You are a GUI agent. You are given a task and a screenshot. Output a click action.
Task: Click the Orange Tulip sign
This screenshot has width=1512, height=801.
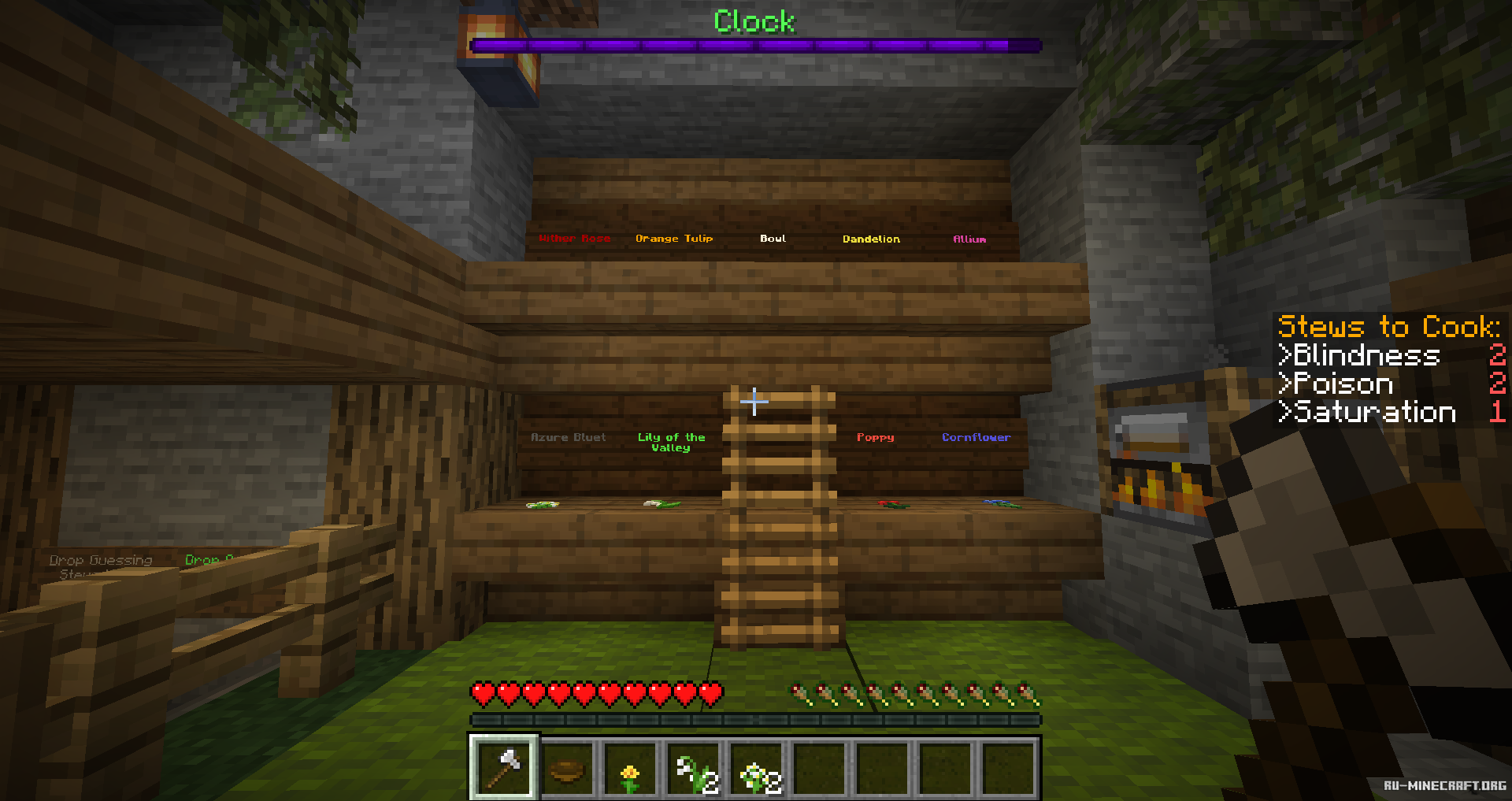(x=675, y=239)
